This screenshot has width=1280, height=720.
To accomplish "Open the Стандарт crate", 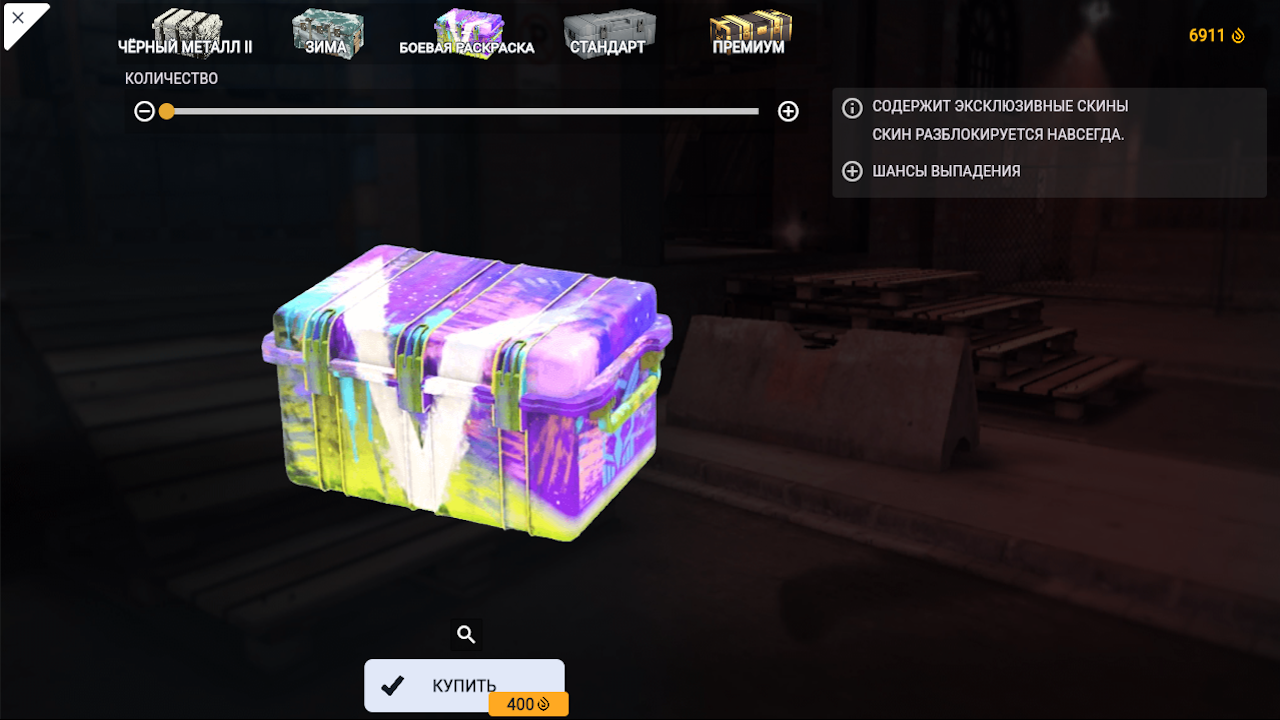I will tap(610, 26).
